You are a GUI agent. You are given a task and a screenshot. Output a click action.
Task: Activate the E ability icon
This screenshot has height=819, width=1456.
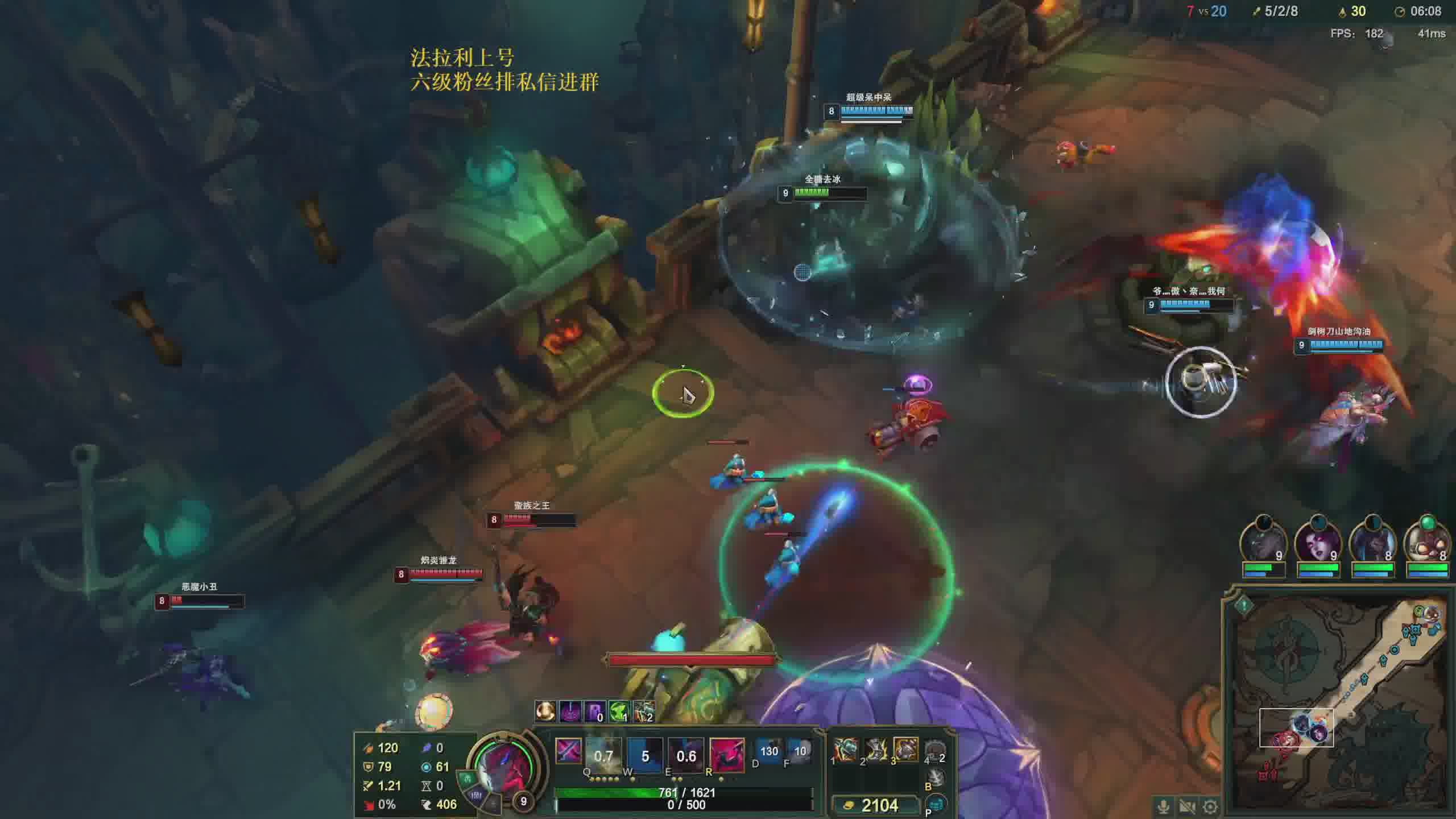[686, 756]
